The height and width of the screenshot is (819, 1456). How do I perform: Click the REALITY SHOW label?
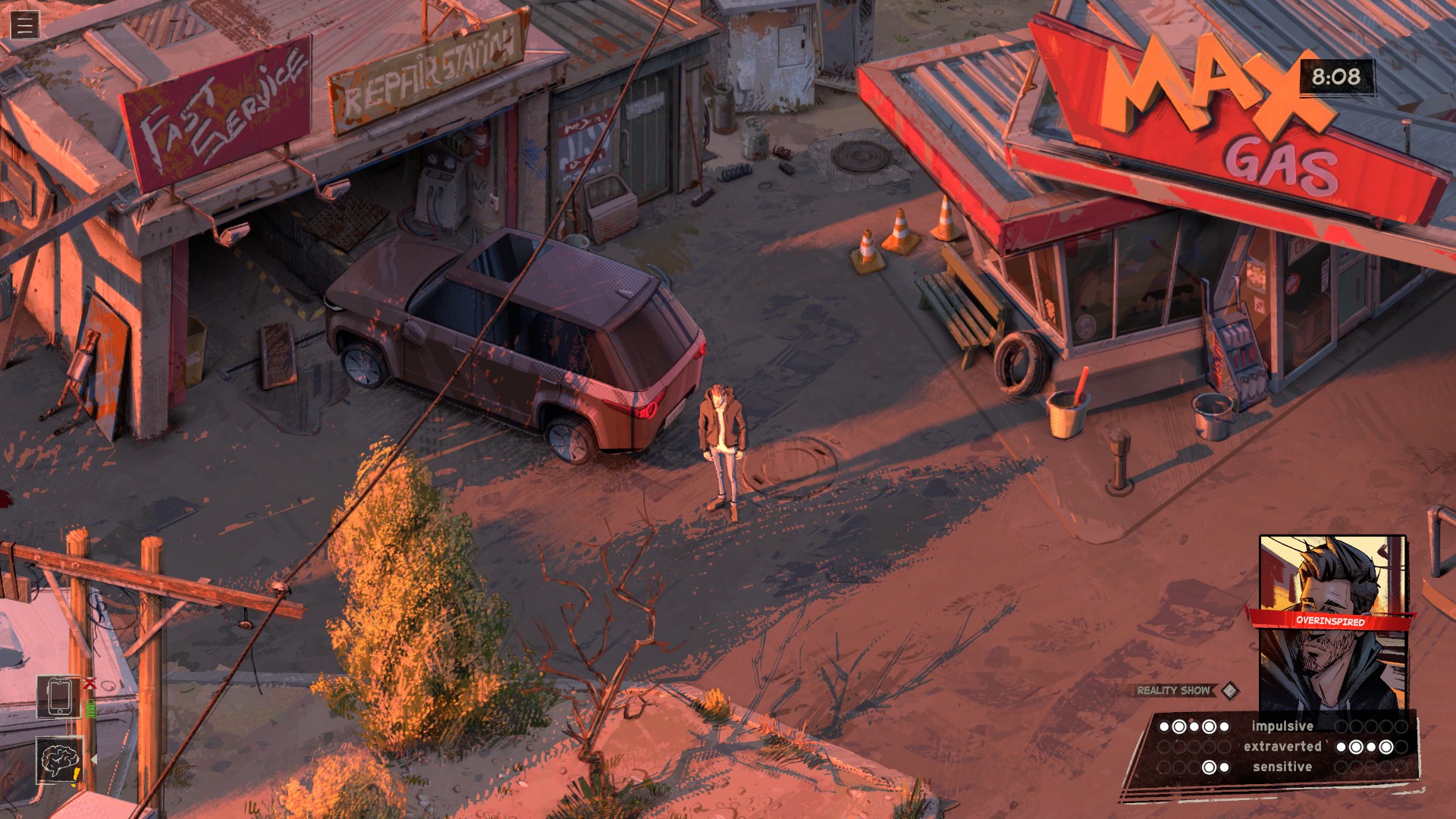point(1172,691)
